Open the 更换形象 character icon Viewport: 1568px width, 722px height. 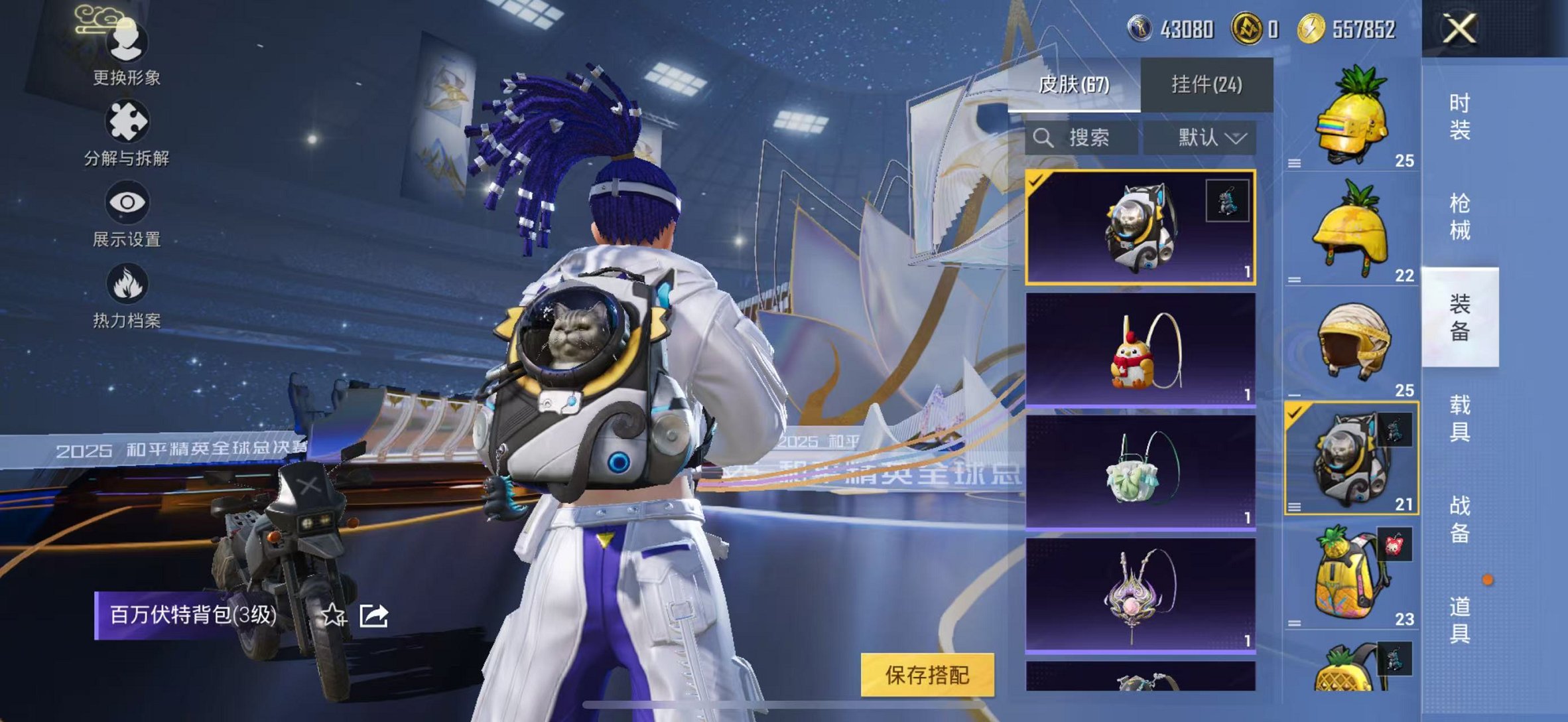[126, 41]
